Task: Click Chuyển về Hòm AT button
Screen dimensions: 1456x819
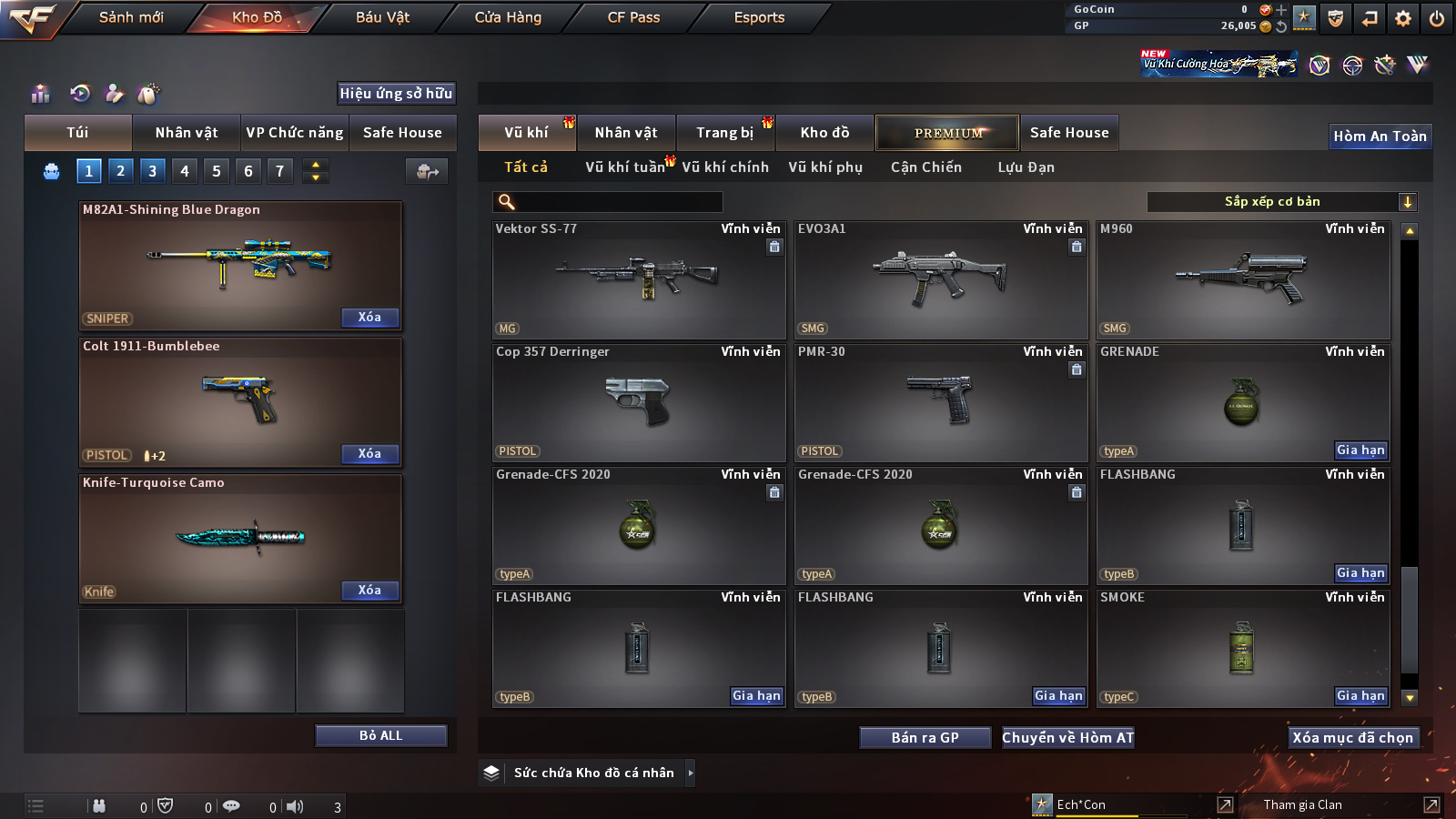Action: point(1067,737)
